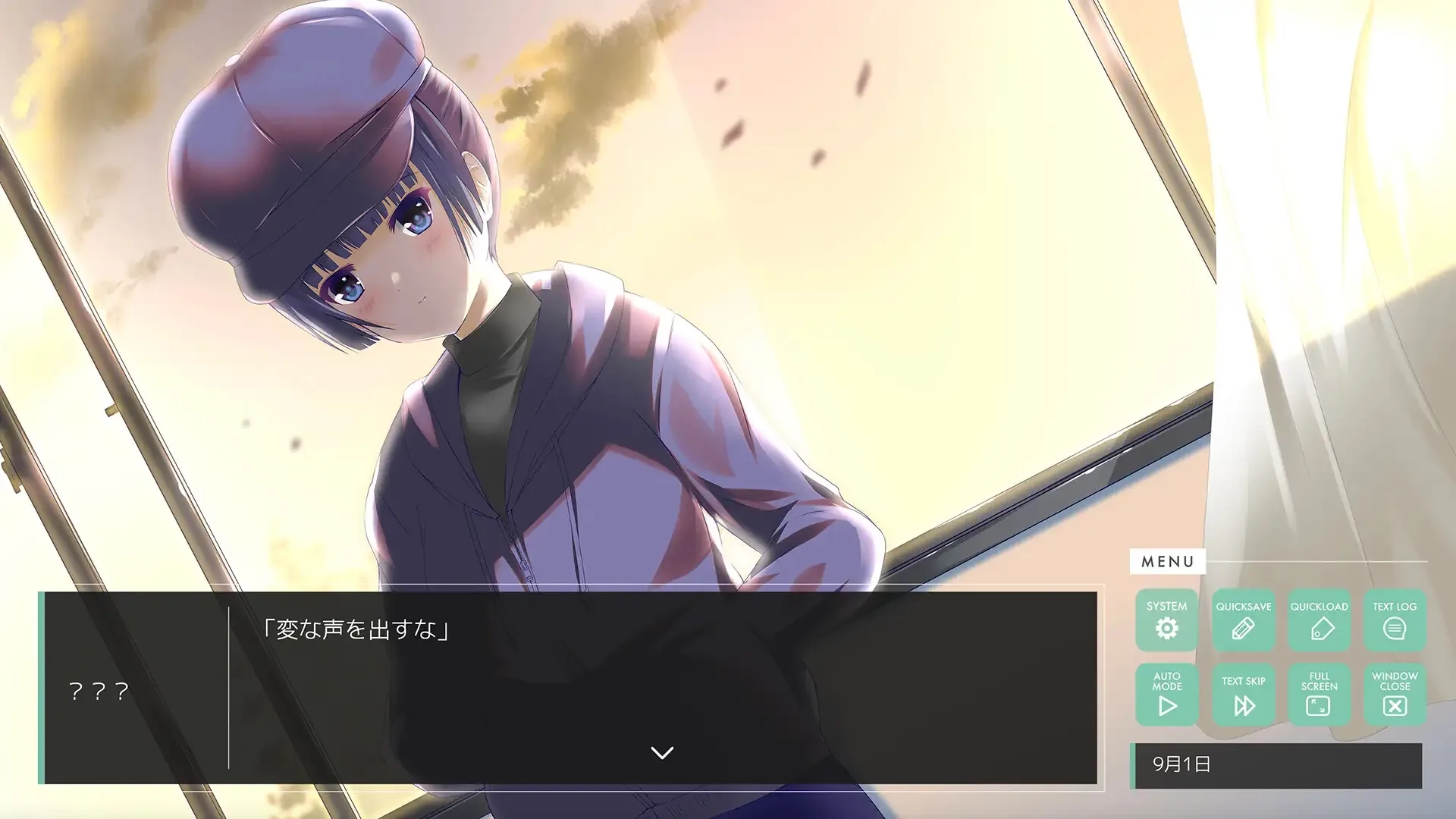Enable Auto Mode playback
The height and width of the screenshot is (819, 1456).
(1167, 694)
